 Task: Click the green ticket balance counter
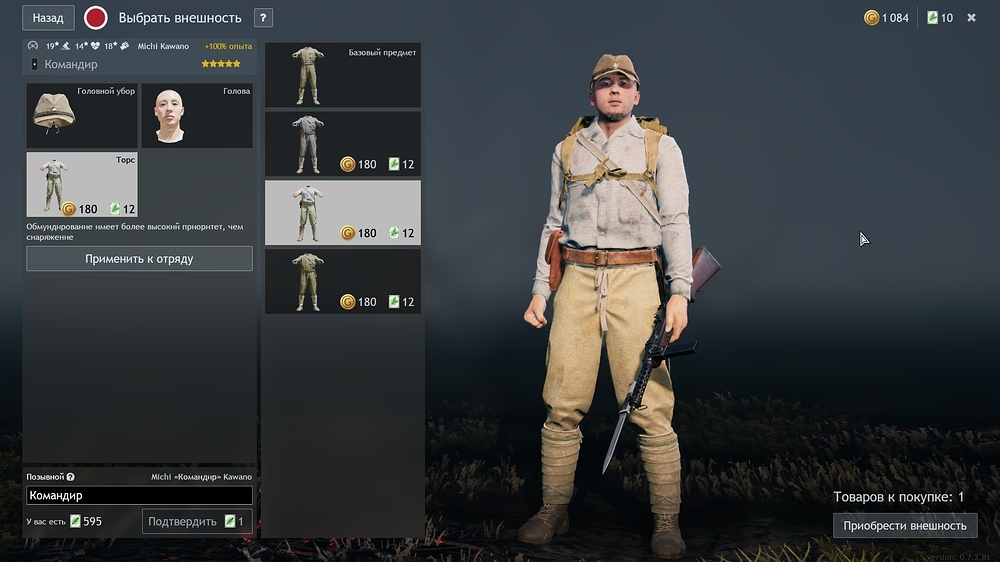point(940,18)
